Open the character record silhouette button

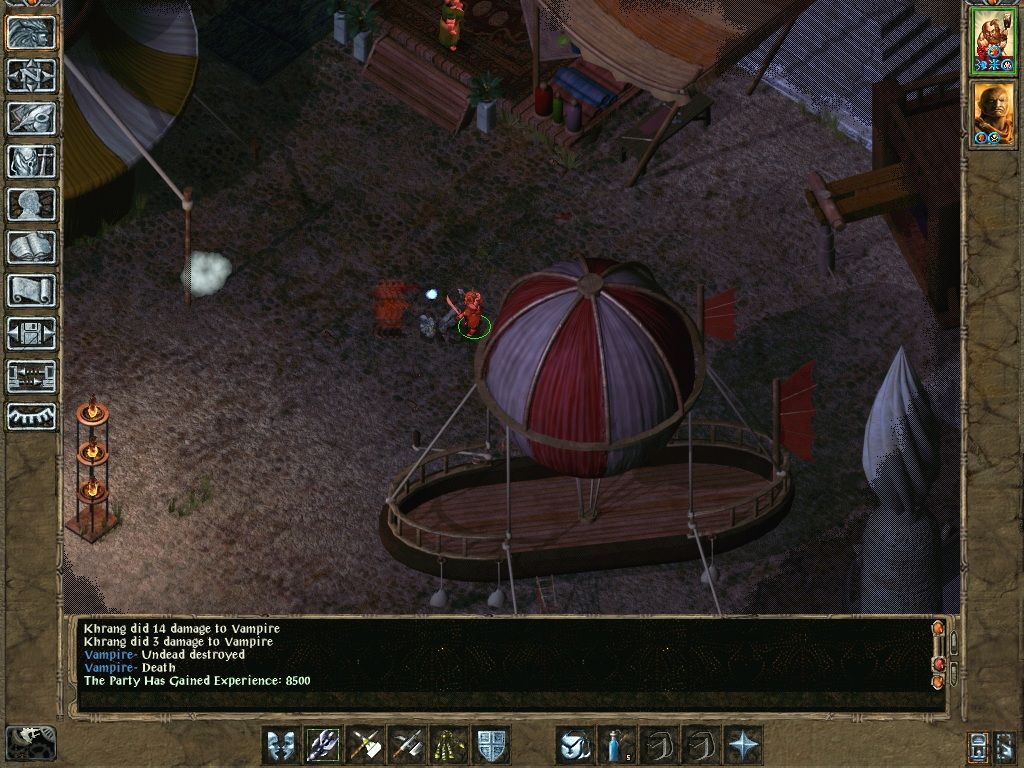pyautogui.click(x=31, y=204)
